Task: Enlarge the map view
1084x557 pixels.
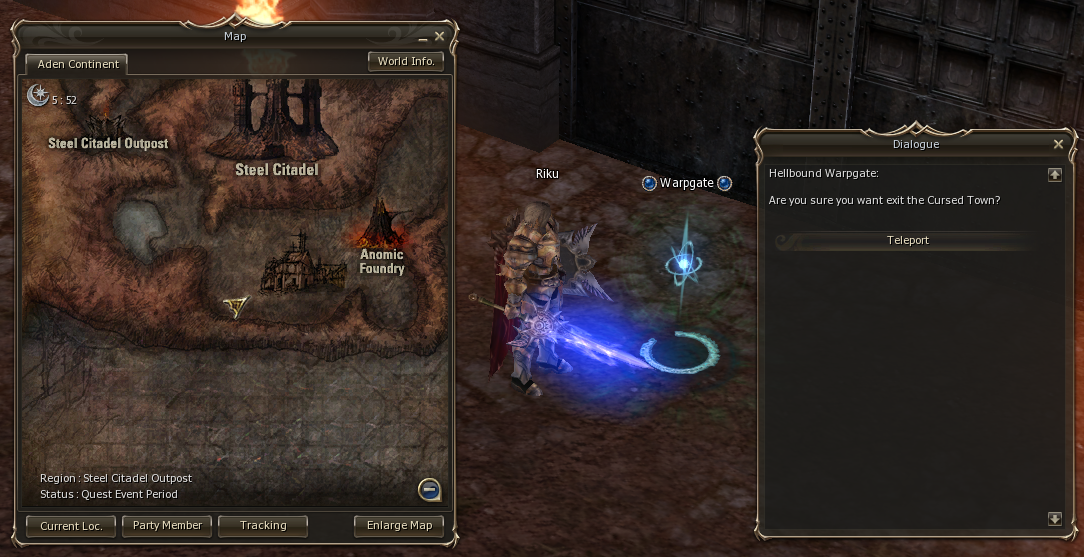Action: [x=399, y=525]
